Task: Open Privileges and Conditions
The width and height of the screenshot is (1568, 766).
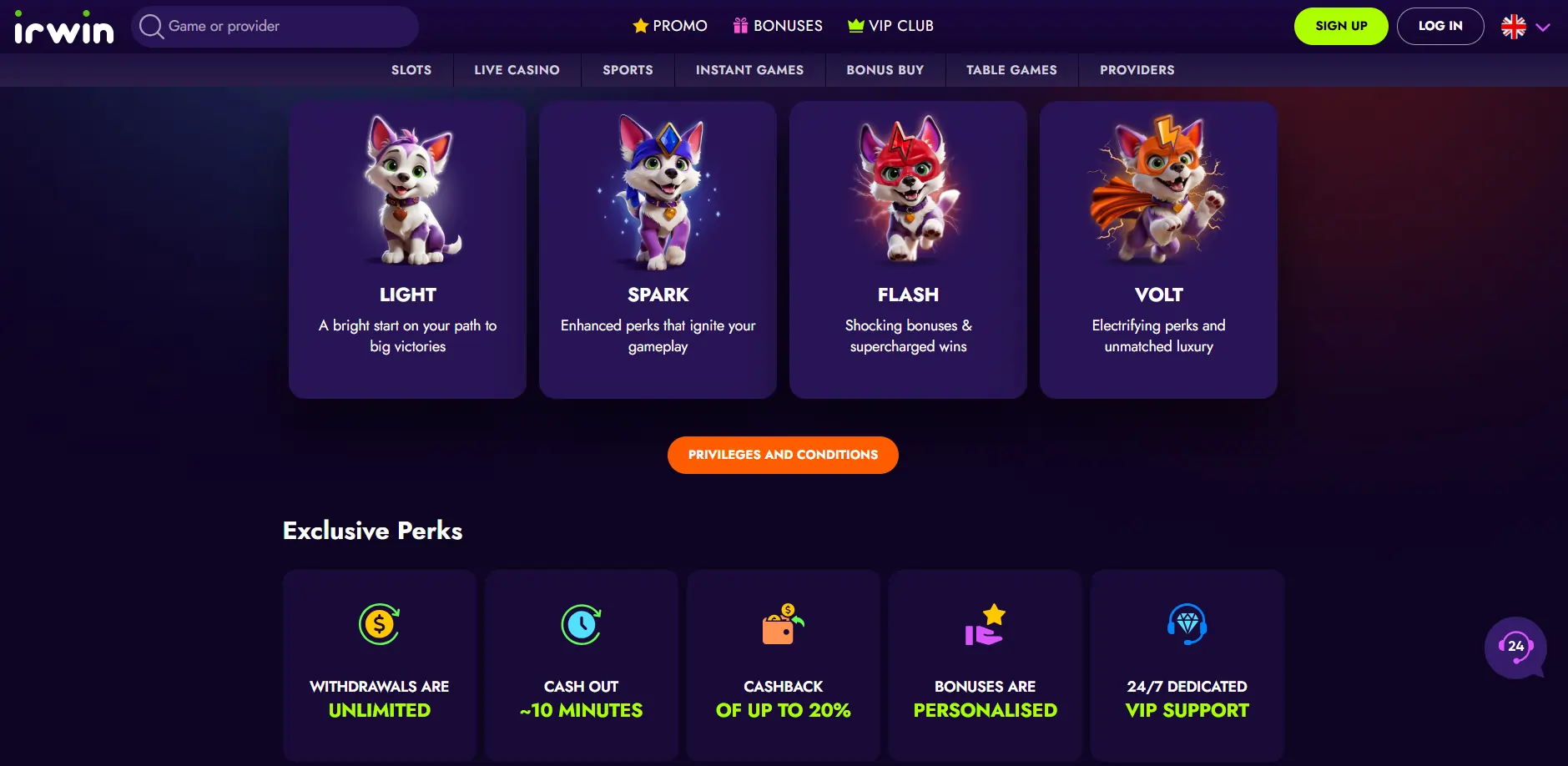Action: click(x=783, y=455)
